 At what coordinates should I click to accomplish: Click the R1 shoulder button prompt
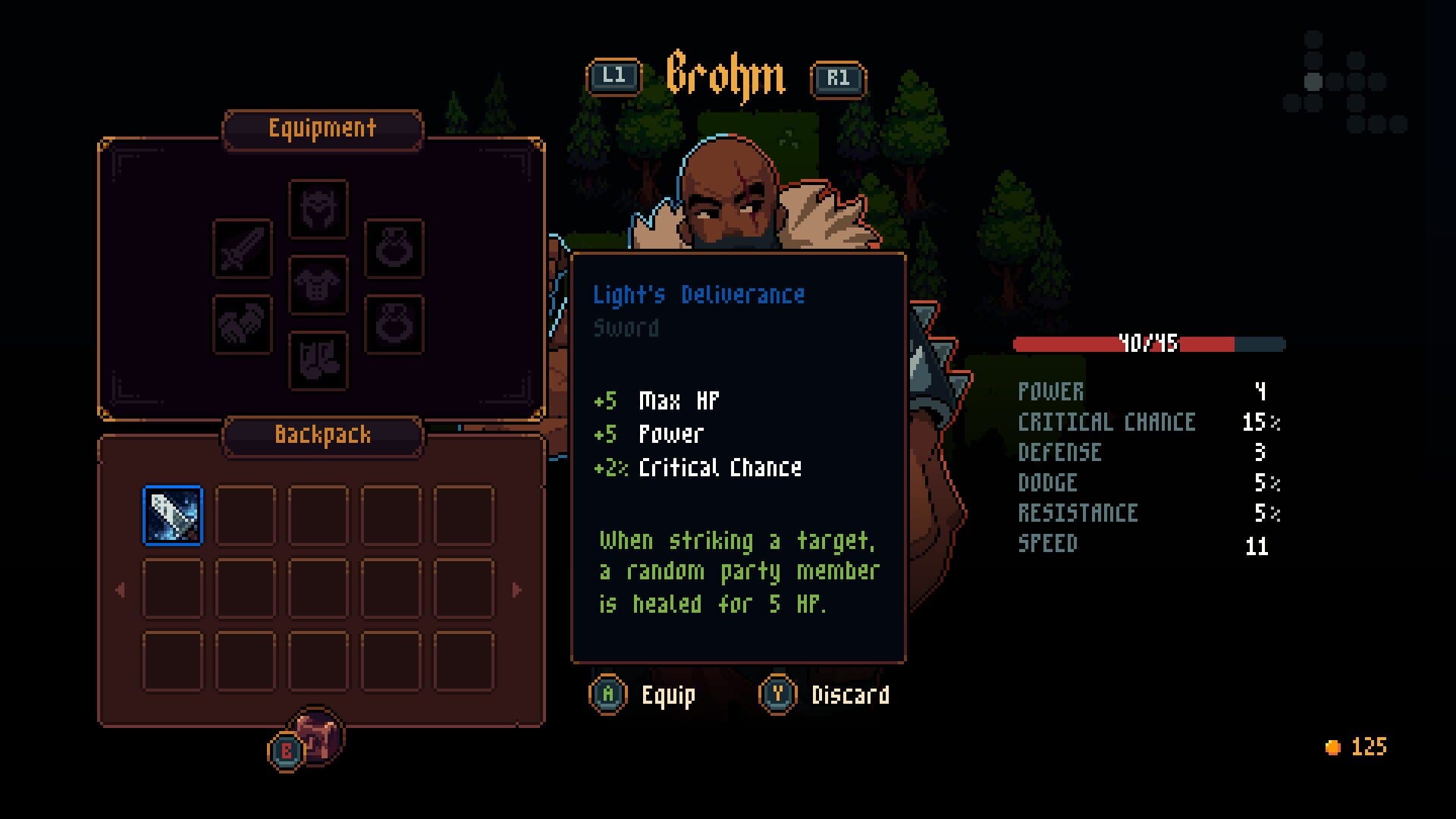pyautogui.click(x=839, y=77)
